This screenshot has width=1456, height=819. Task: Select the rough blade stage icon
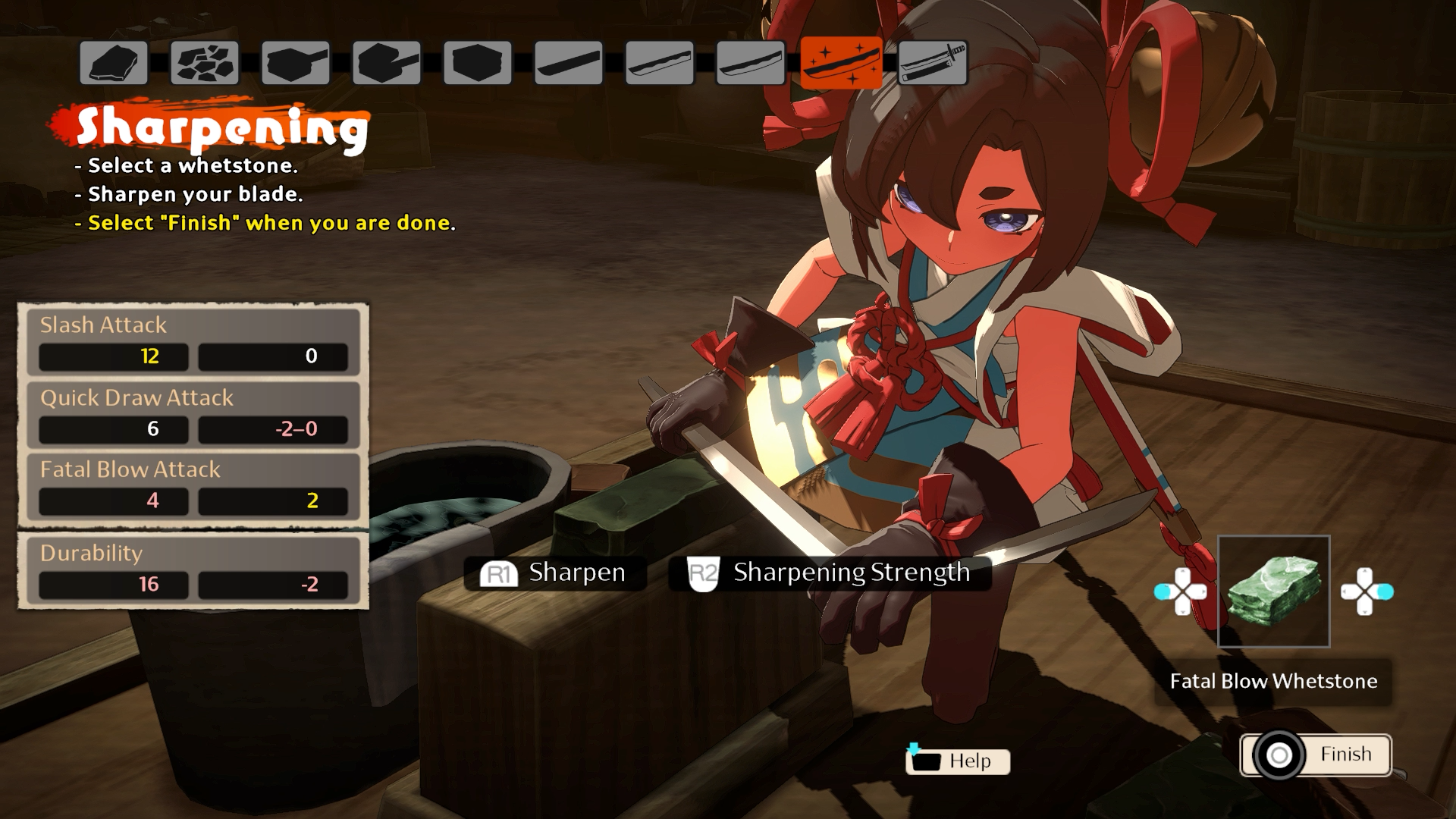[567, 64]
